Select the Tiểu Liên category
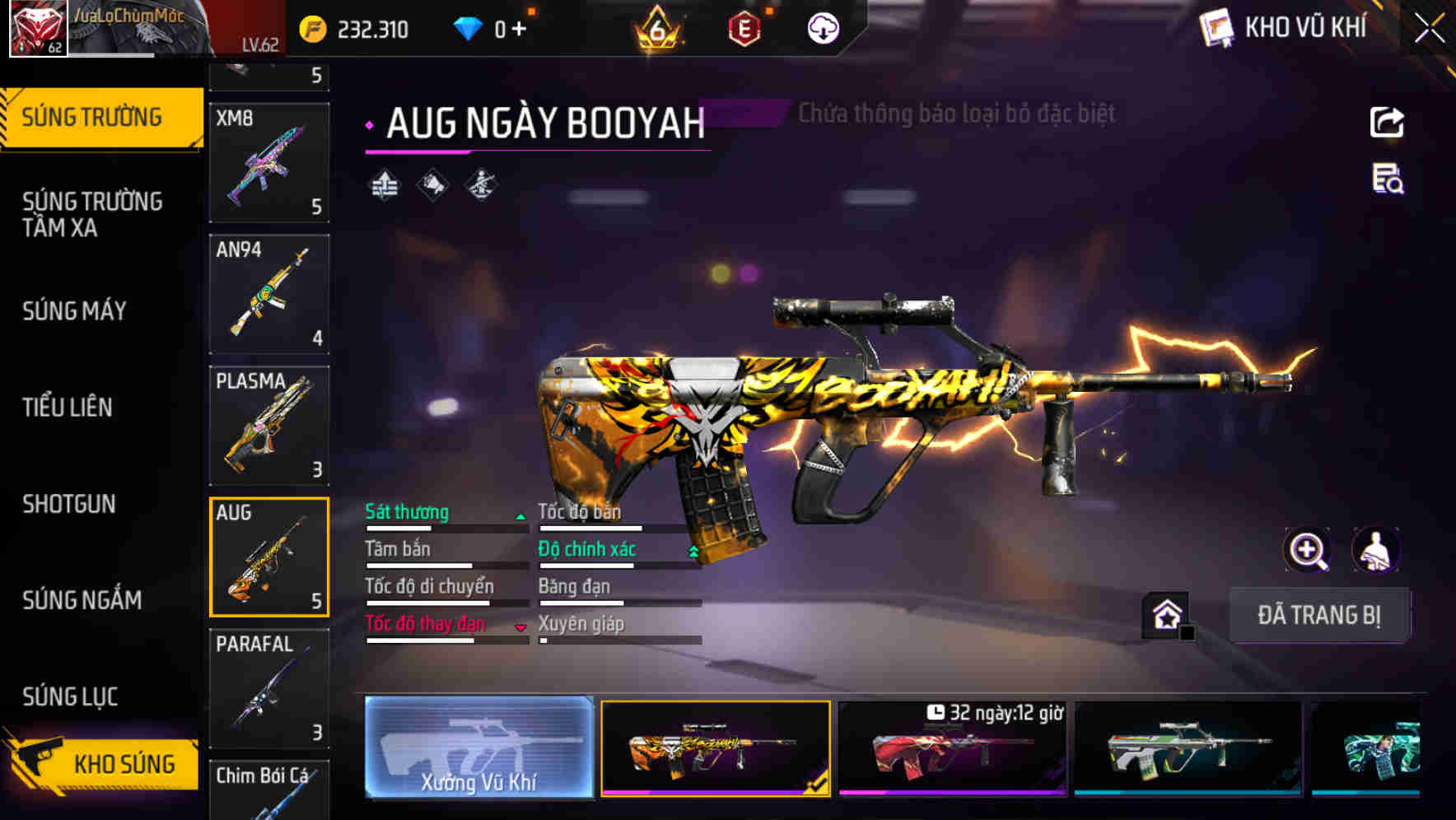1456x820 pixels. point(68,407)
